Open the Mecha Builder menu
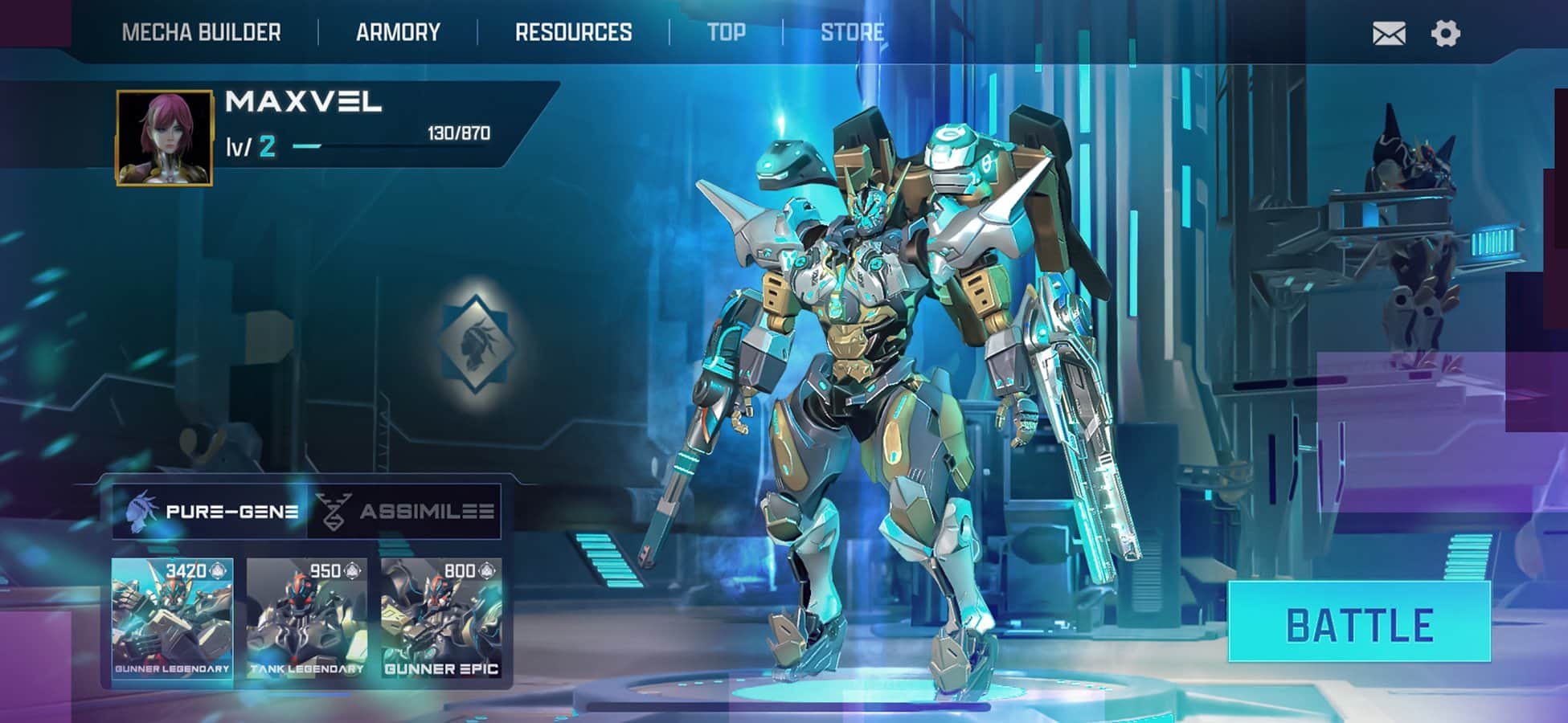The width and height of the screenshot is (1568, 723). pyautogui.click(x=201, y=33)
